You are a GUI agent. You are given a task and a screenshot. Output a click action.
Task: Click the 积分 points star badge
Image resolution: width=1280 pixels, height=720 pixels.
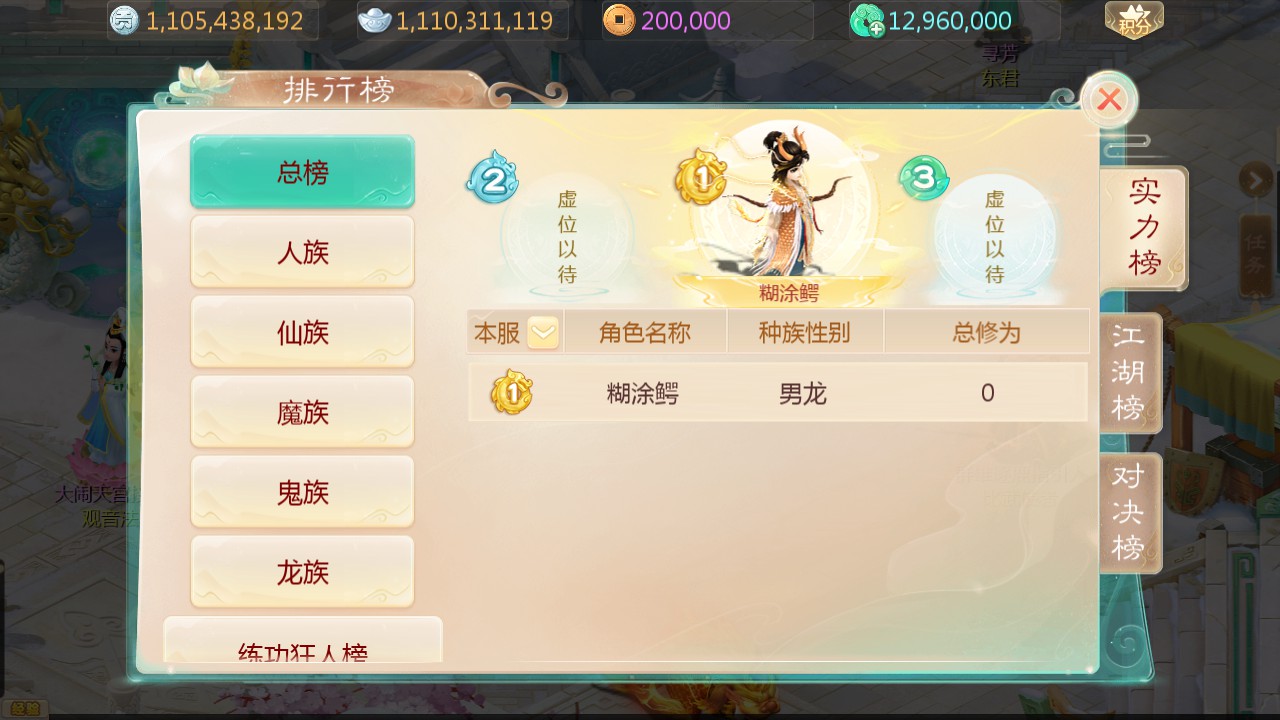point(1135,18)
